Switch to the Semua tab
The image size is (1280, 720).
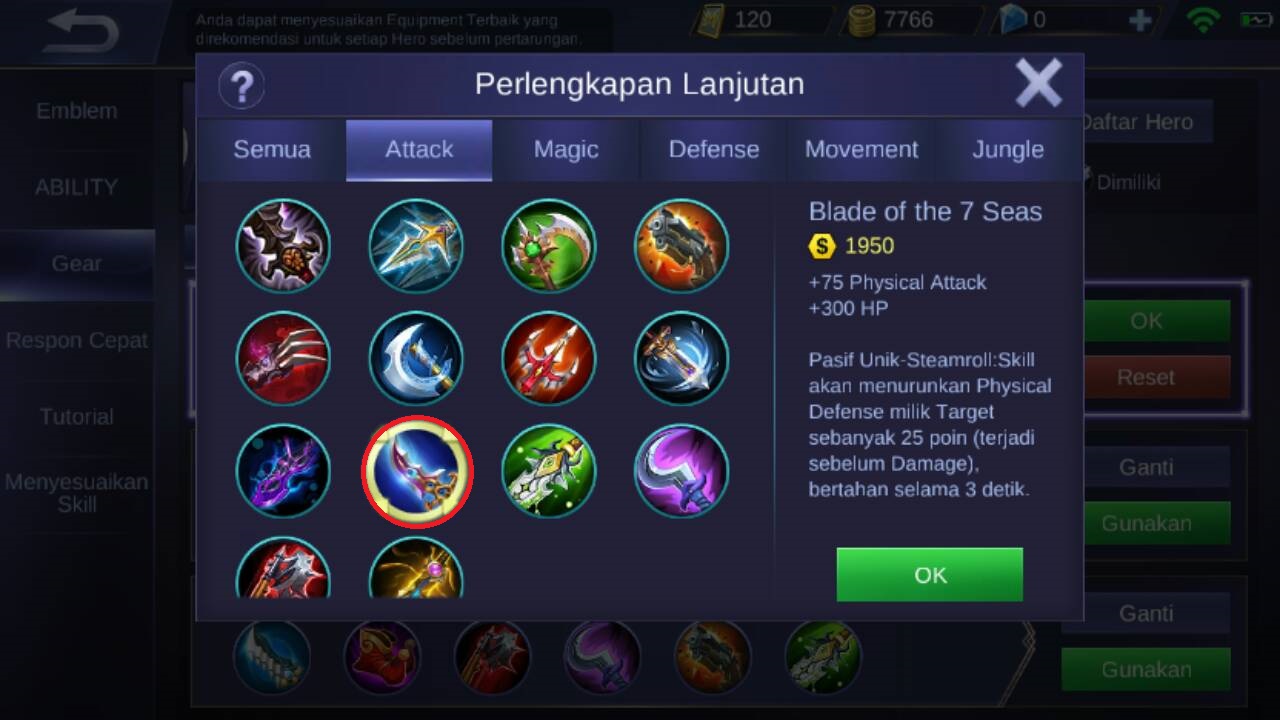(272, 150)
